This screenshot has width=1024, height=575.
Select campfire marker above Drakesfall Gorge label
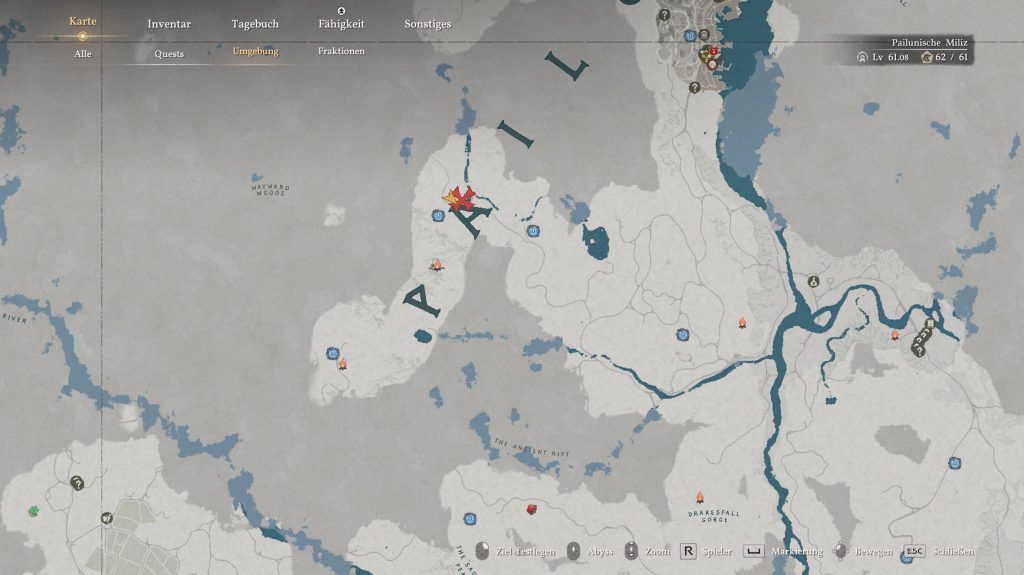pos(700,497)
